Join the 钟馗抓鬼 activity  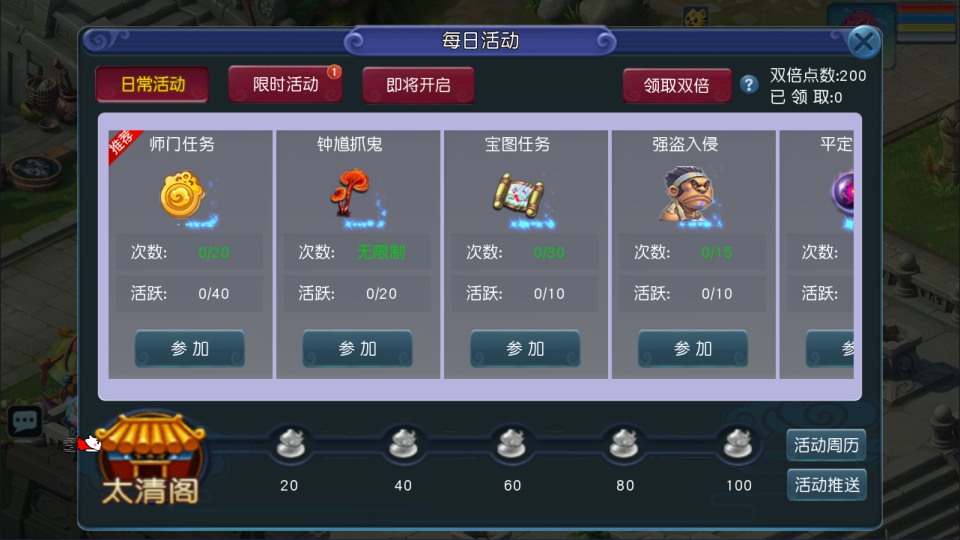click(x=358, y=349)
